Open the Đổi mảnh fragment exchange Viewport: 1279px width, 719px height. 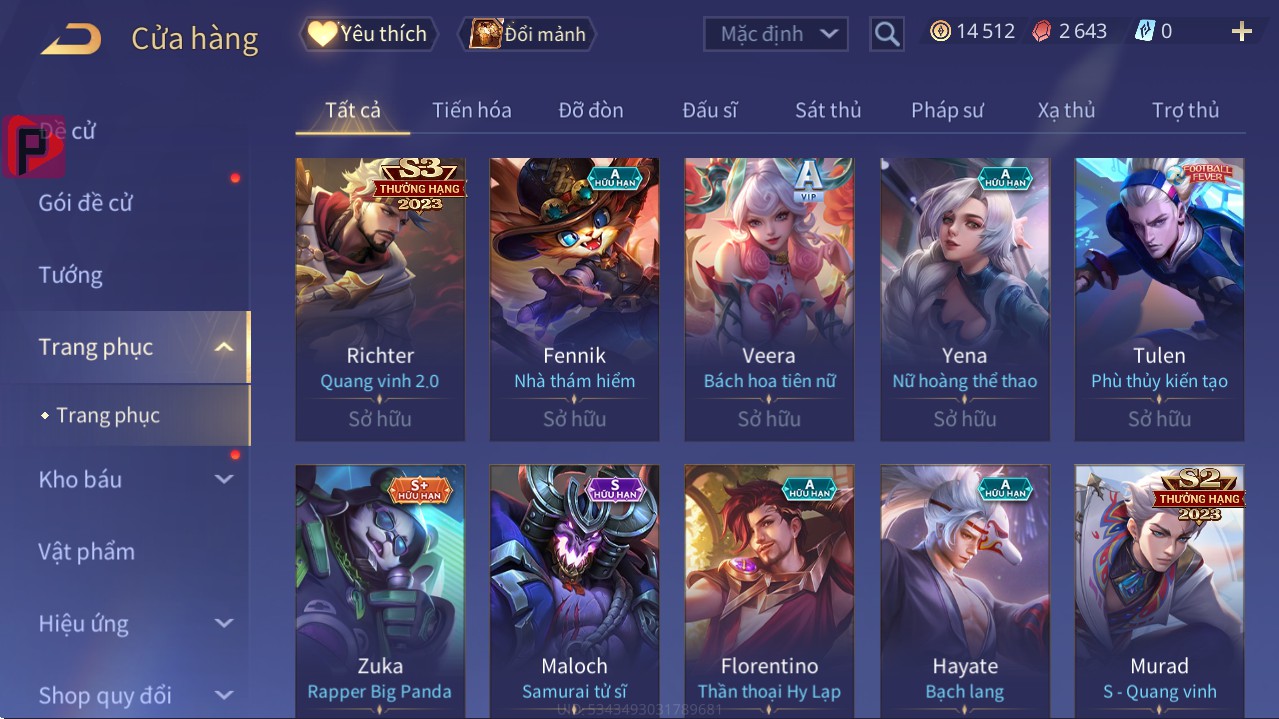tap(528, 34)
